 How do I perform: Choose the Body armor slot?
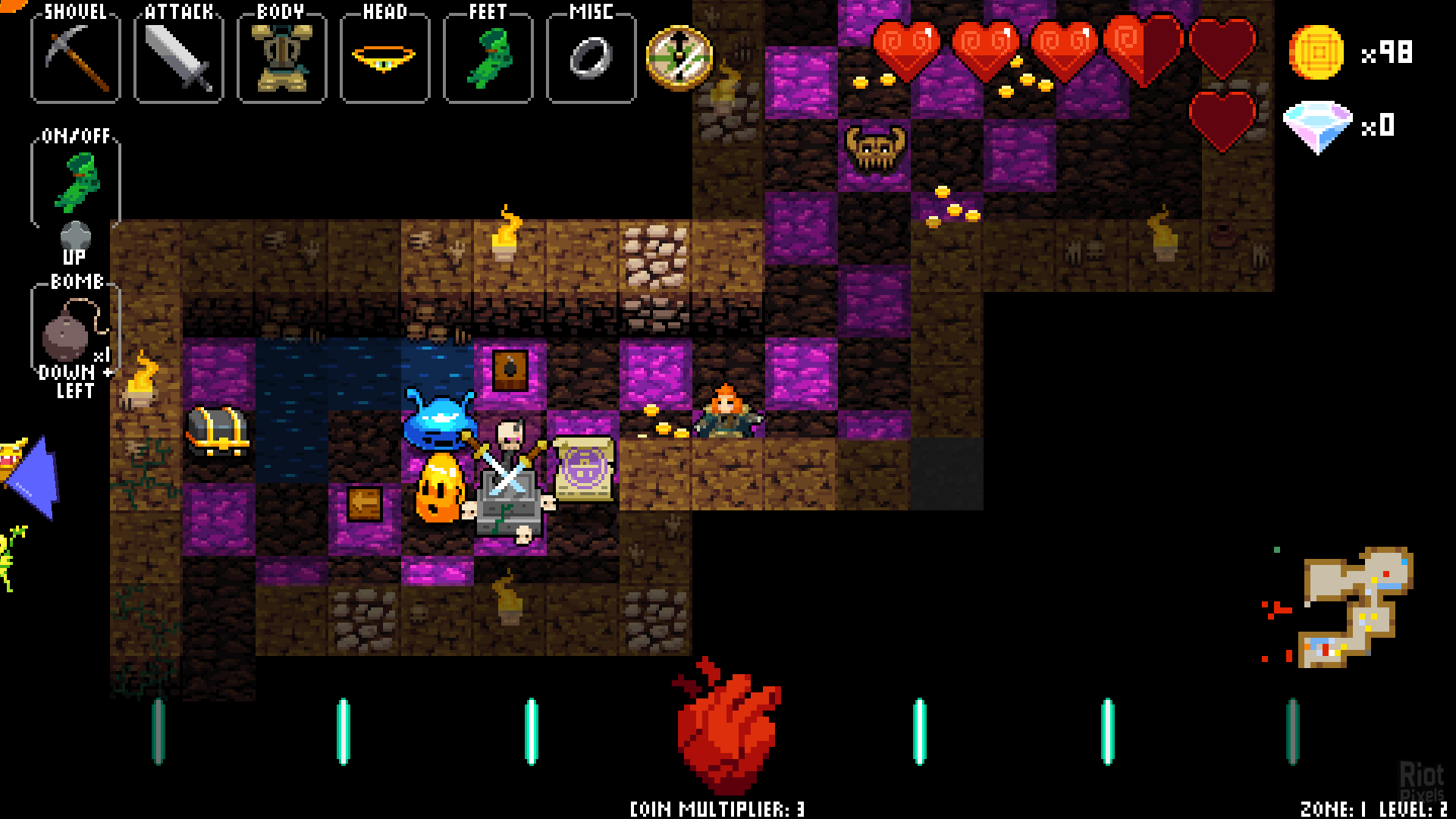click(x=281, y=58)
